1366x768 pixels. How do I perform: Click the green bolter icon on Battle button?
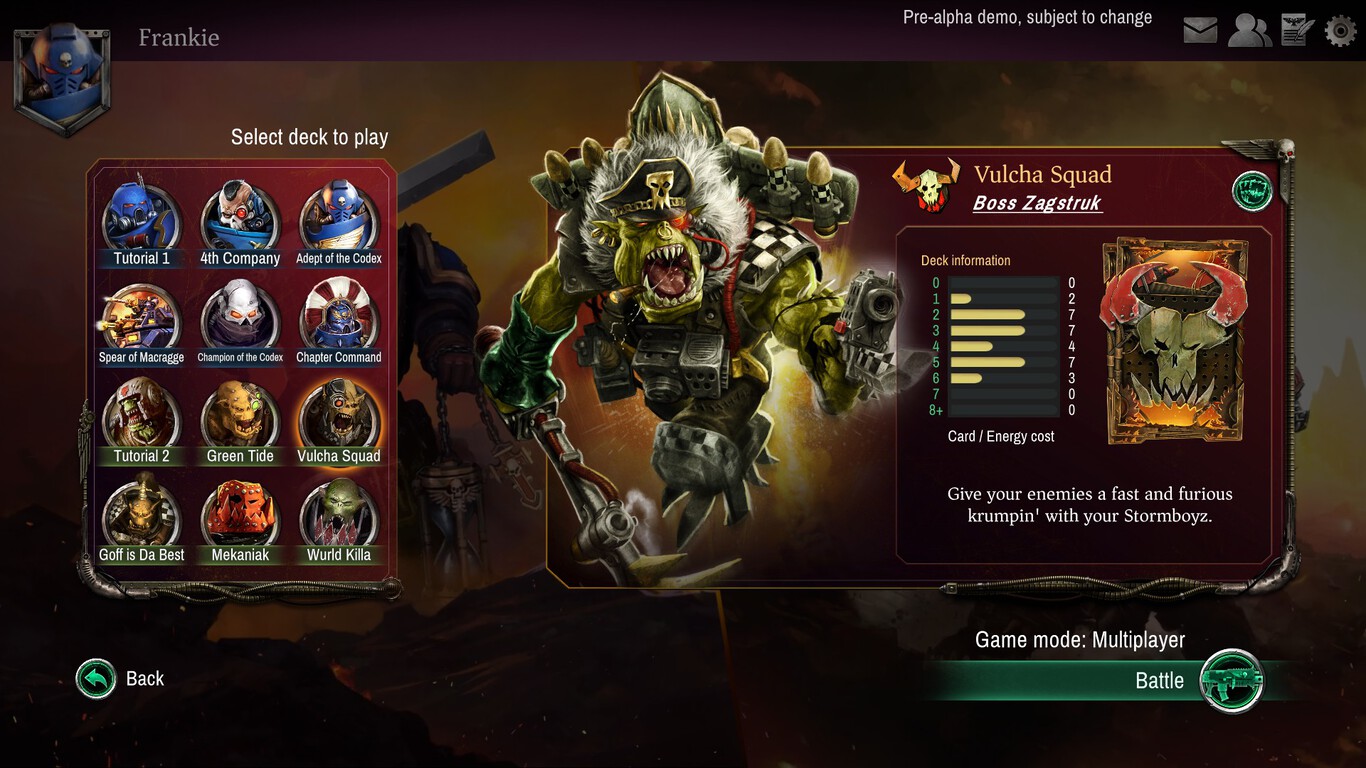(1233, 680)
